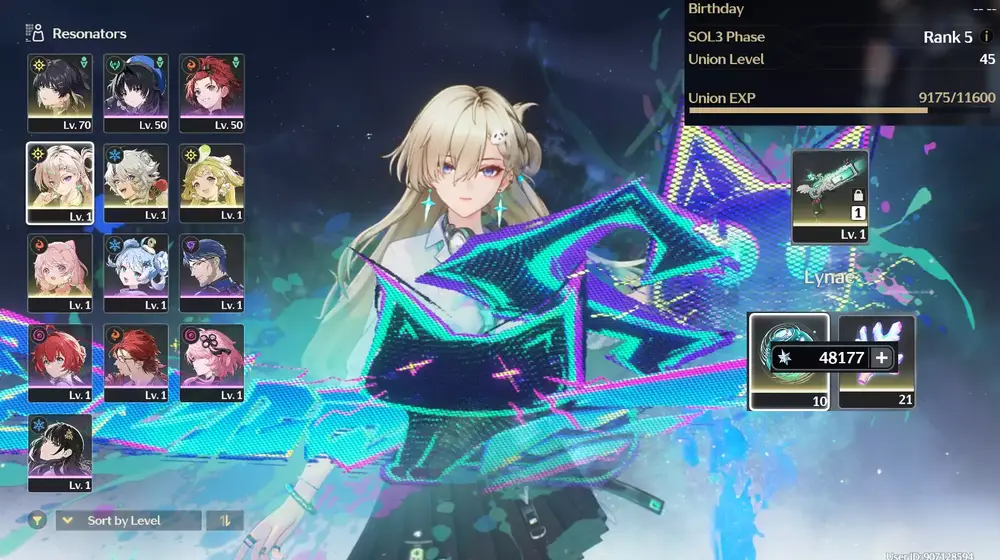
Task: Select the Lv. 1 black-haired resonator
Action: pyautogui.click(x=60, y=452)
